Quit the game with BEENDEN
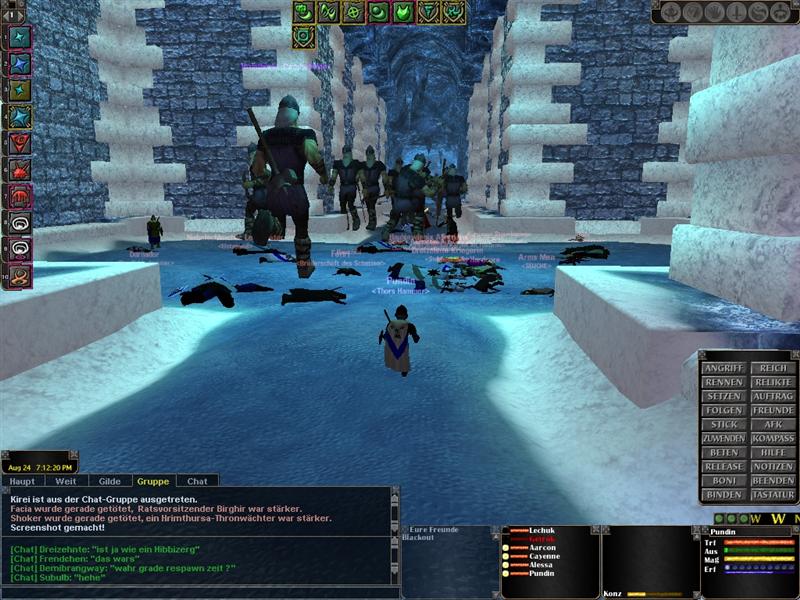This screenshot has height=600, width=800. pos(772,480)
